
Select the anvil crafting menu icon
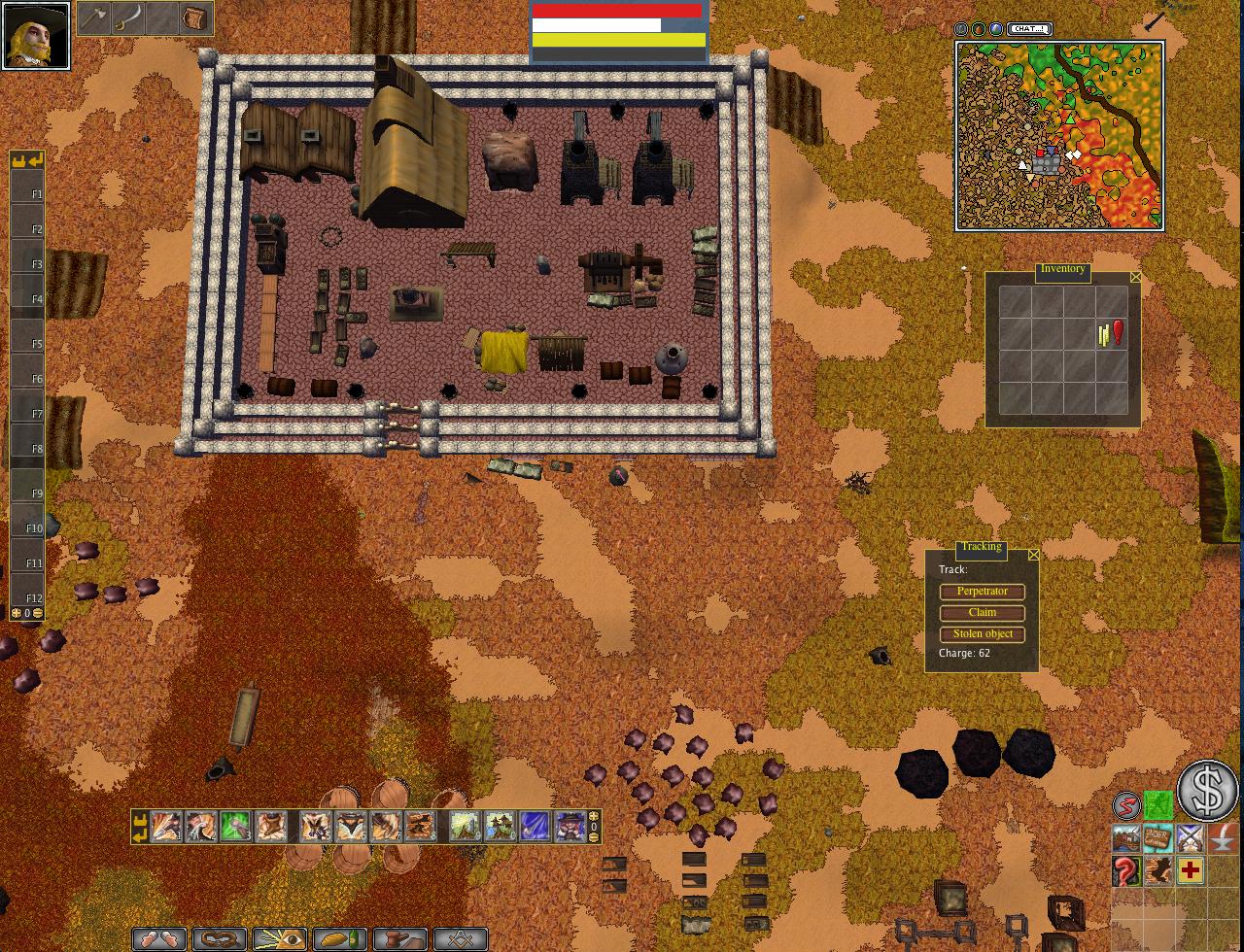[x=400, y=939]
